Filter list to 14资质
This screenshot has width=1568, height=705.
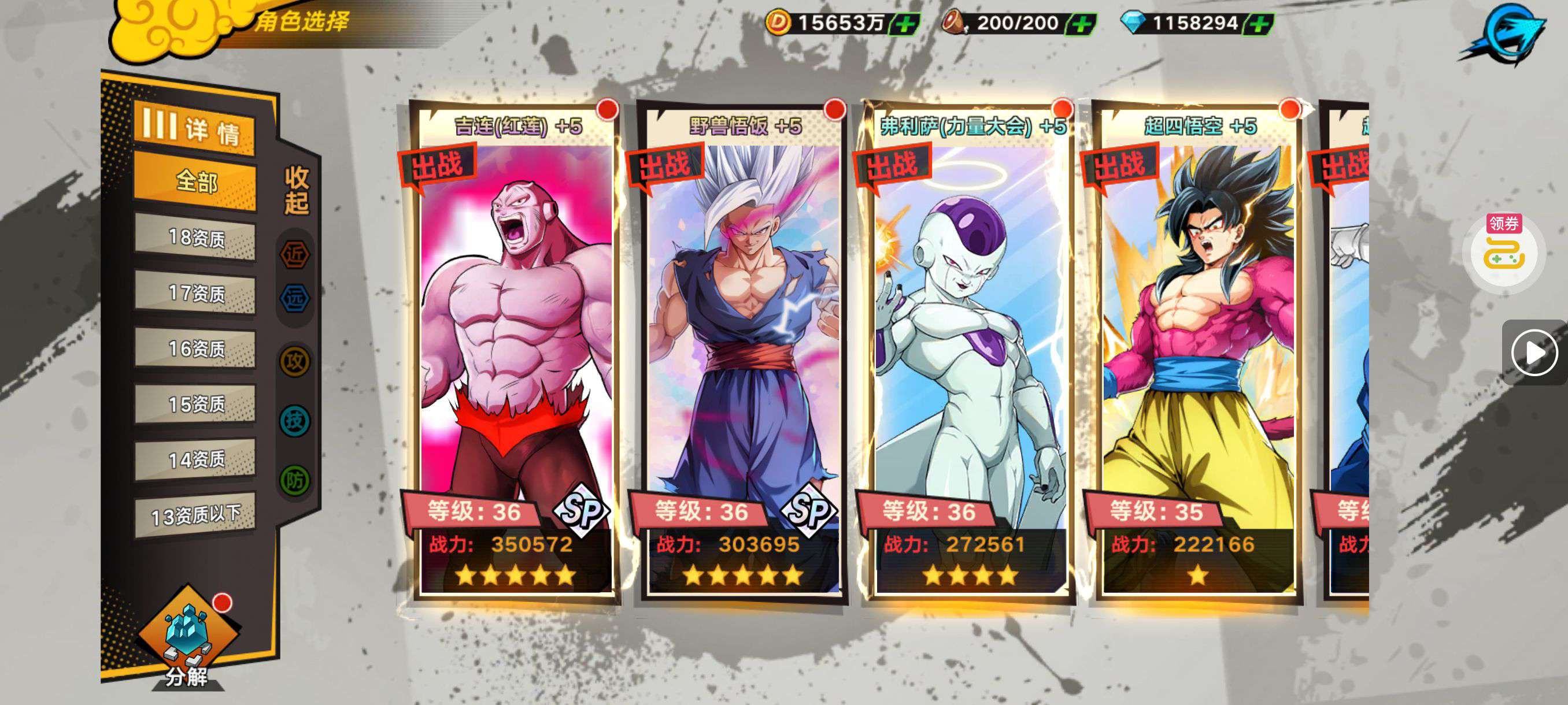pyautogui.click(x=195, y=459)
